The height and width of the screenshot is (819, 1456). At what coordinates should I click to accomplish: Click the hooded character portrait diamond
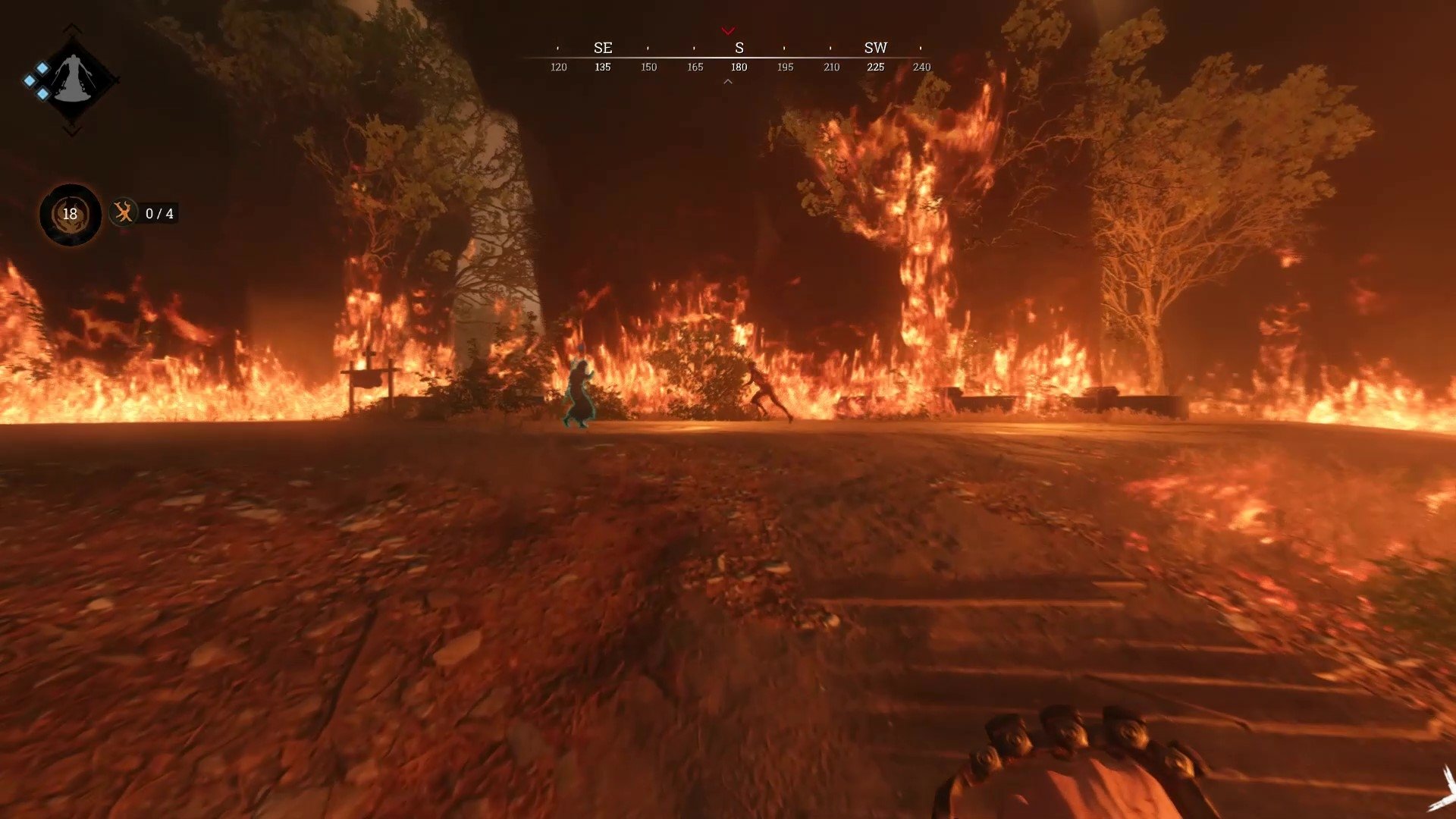pos(73,79)
